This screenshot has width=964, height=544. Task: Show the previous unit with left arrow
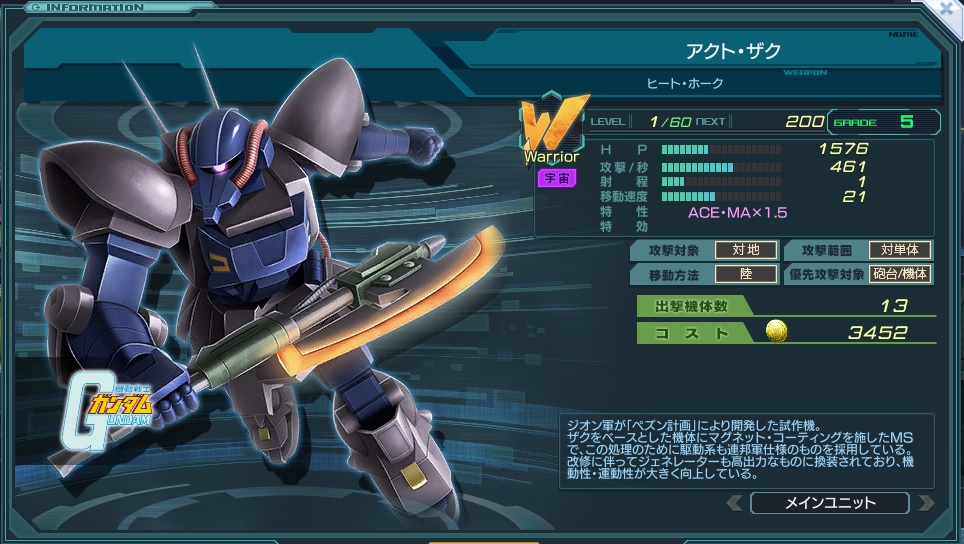[x=735, y=502]
